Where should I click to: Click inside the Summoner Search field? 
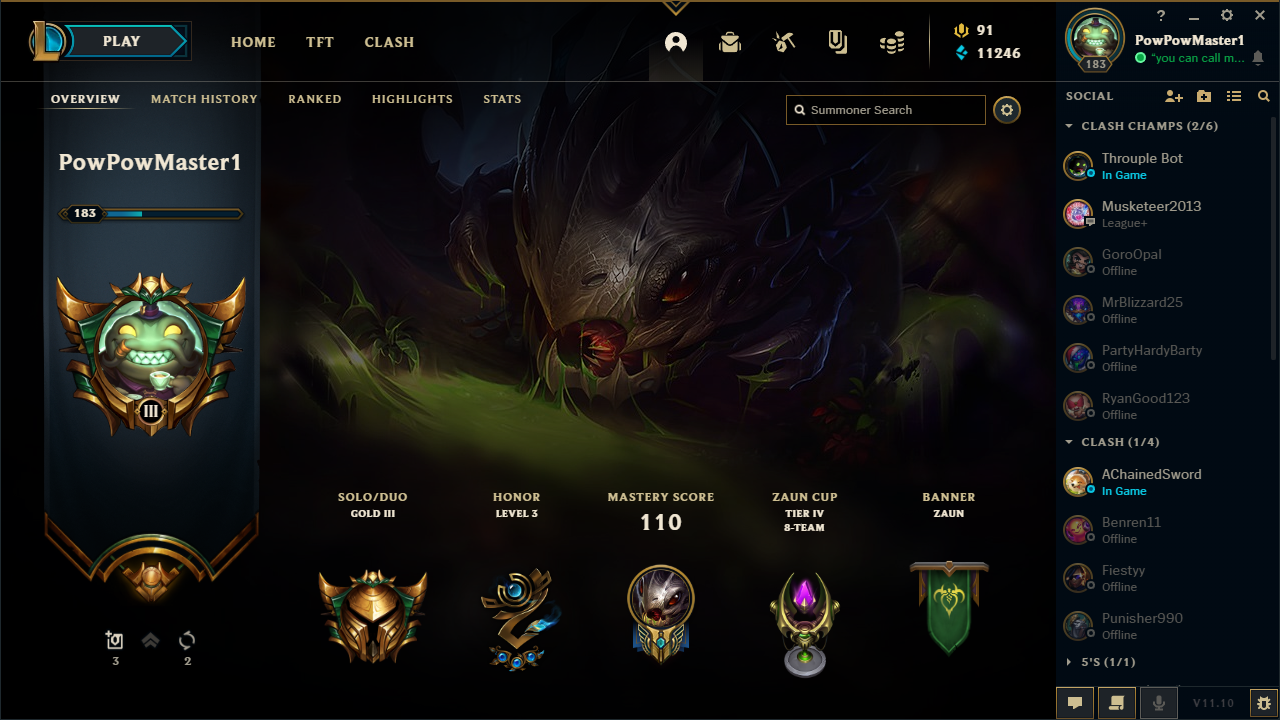pyautogui.click(x=885, y=110)
